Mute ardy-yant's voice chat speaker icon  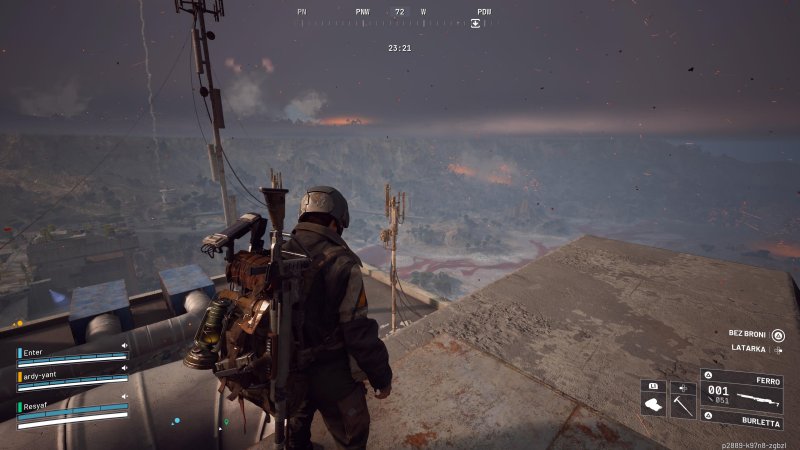click(125, 369)
